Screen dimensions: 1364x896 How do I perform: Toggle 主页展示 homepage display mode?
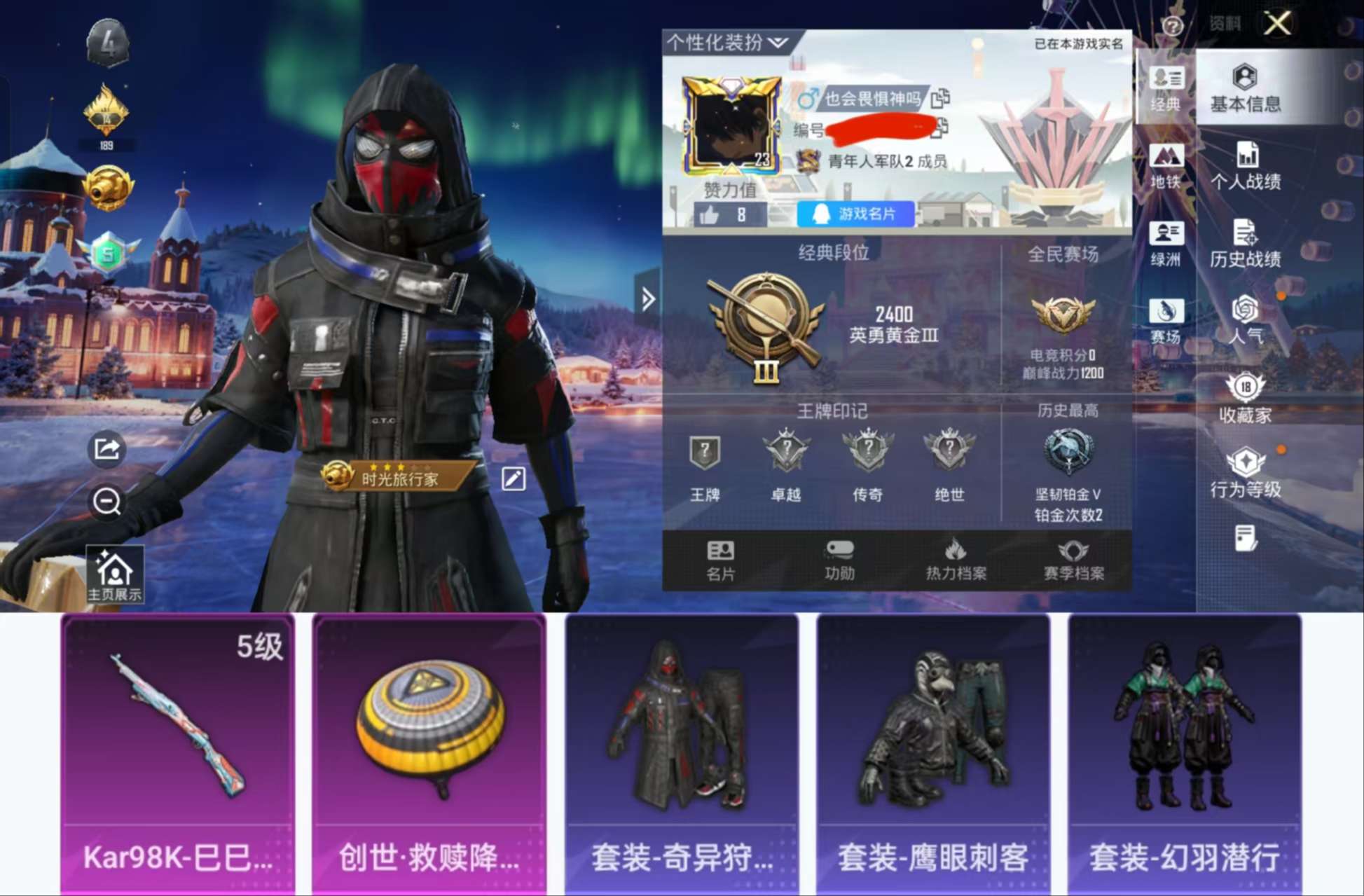[x=114, y=575]
